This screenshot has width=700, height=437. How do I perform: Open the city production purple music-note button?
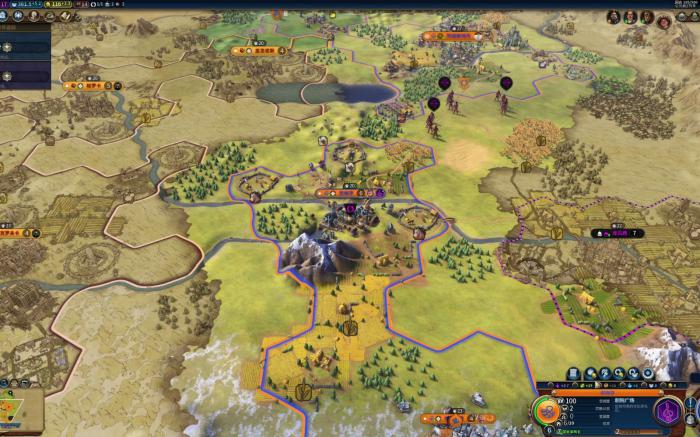coord(668,411)
